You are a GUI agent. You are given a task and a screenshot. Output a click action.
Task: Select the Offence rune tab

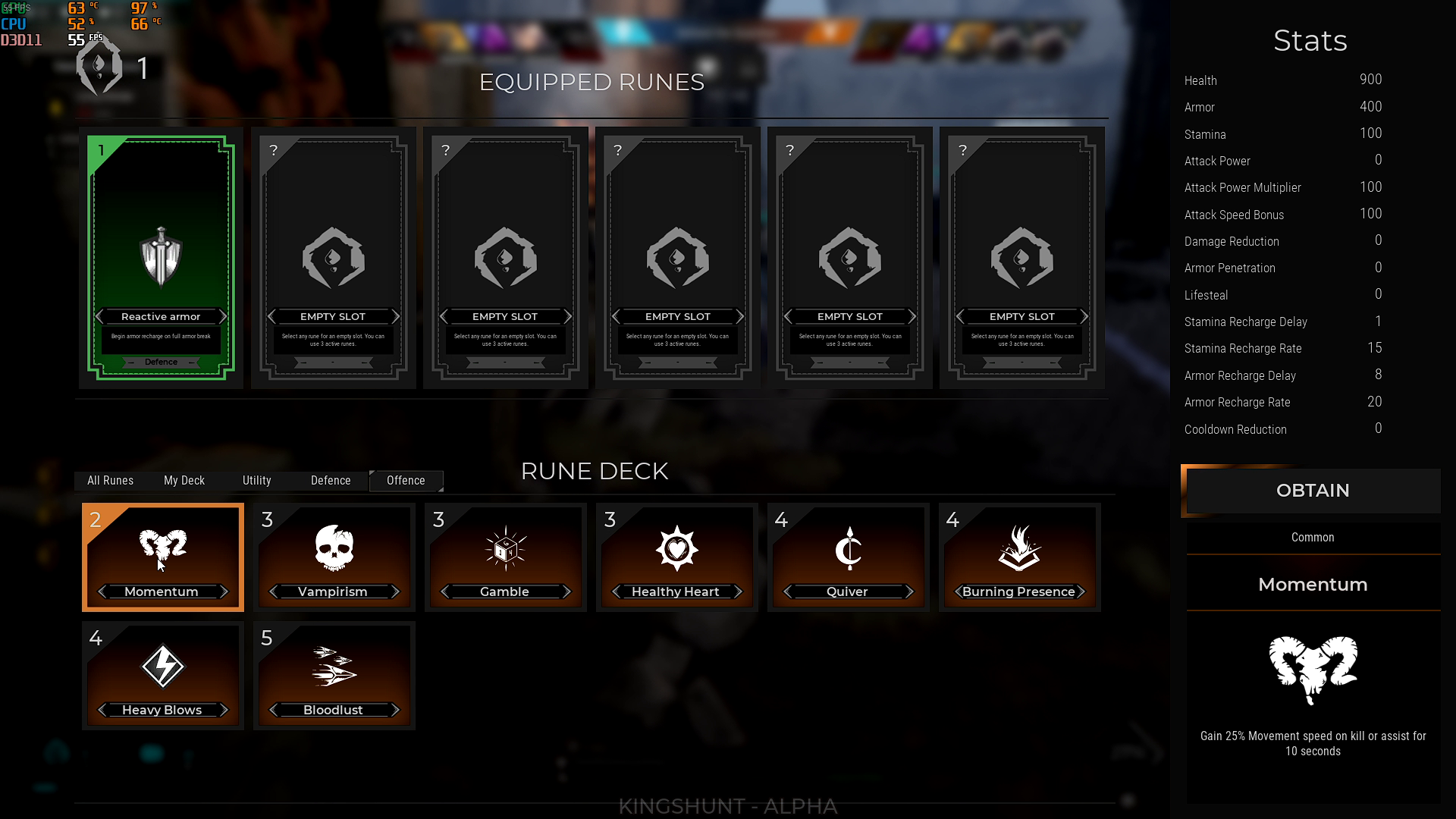[x=406, y=481]
